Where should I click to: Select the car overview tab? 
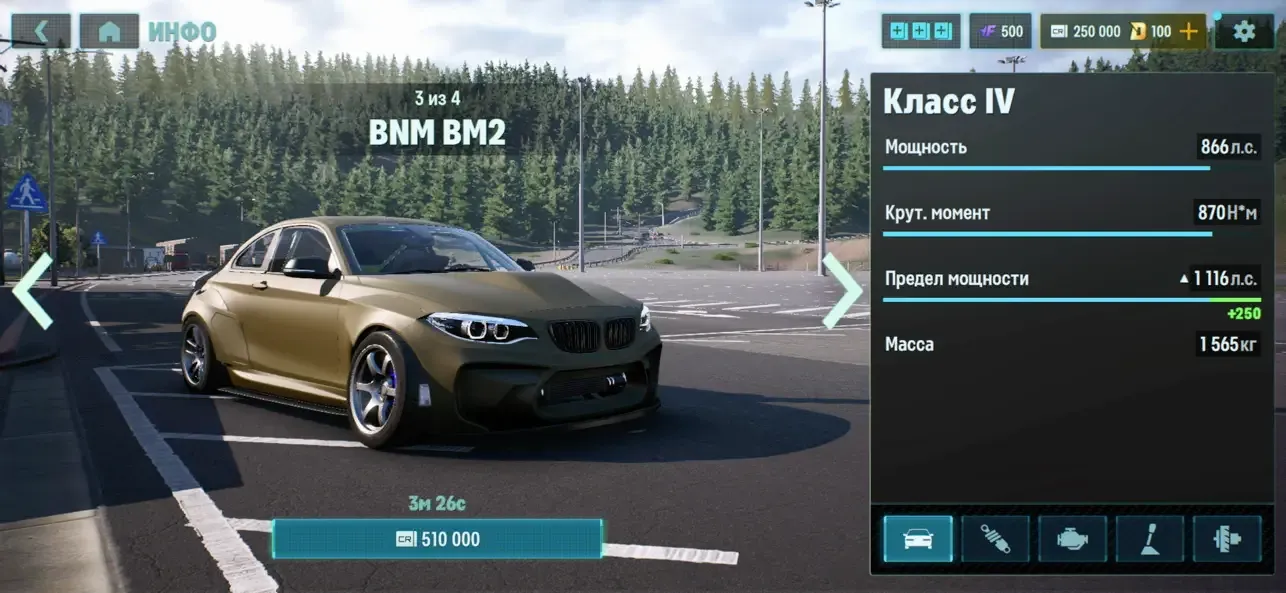tap(918, 539)
